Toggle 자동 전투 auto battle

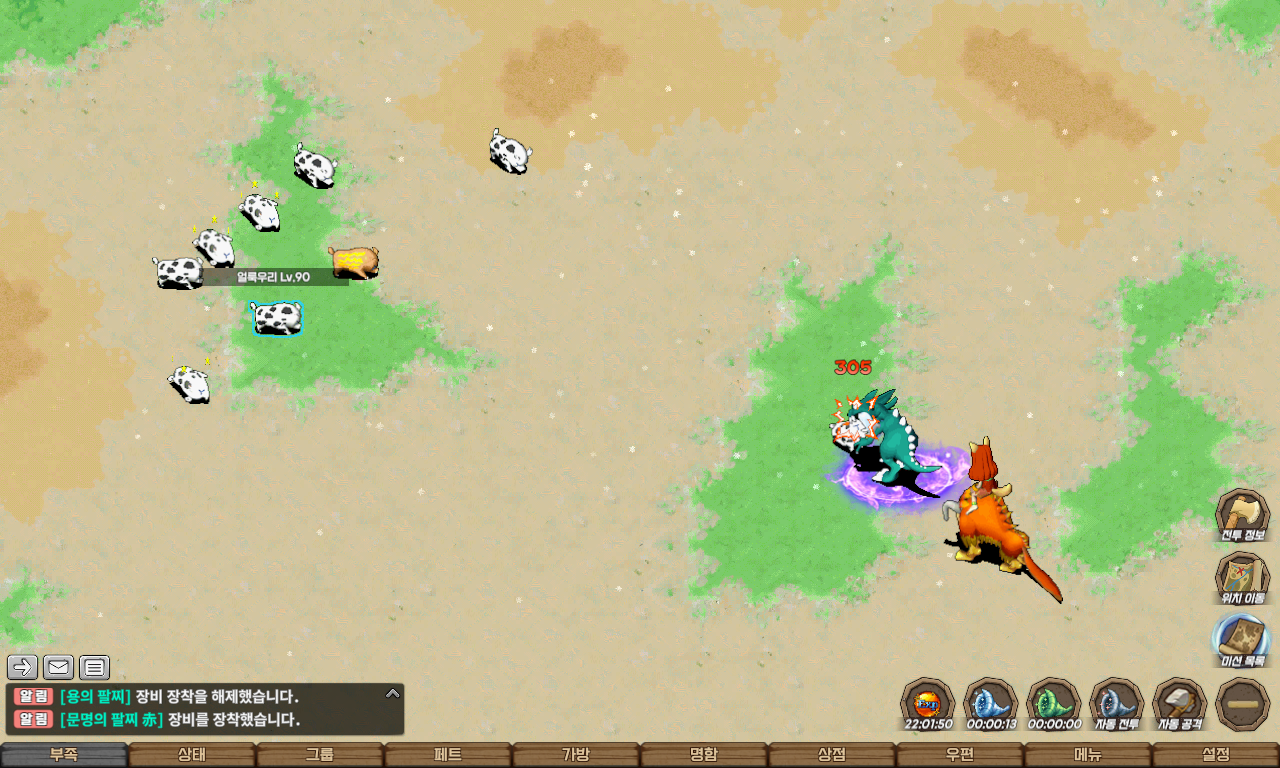point(1116,704)
